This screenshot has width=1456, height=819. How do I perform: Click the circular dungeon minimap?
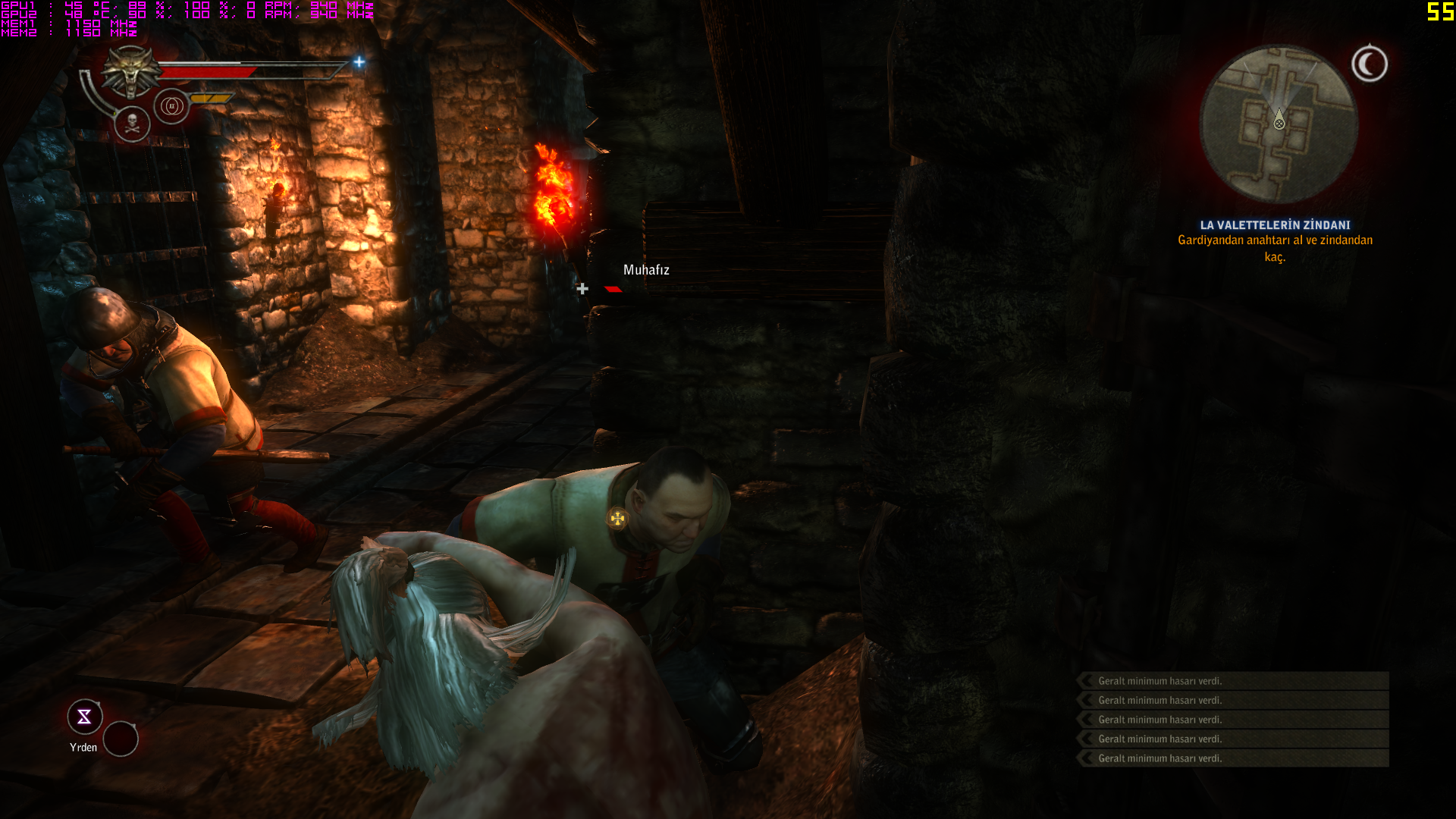tap(1279, 124)
